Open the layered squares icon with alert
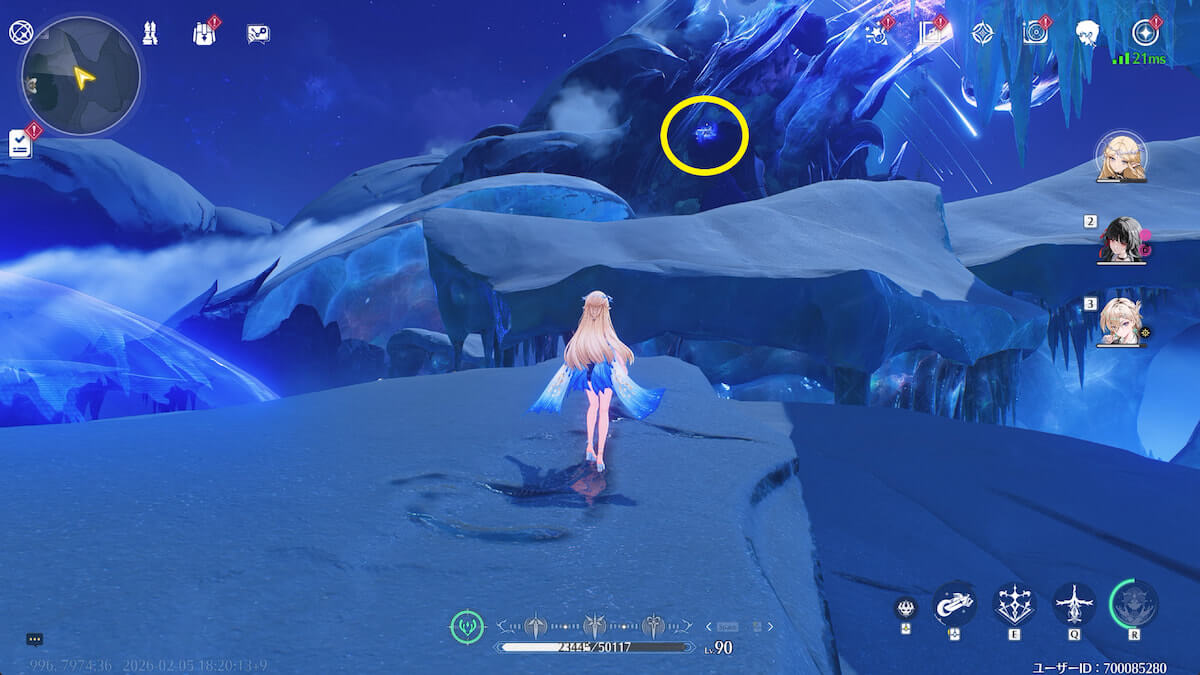Screen dimensions: 1200x675 tap(932, 33)
